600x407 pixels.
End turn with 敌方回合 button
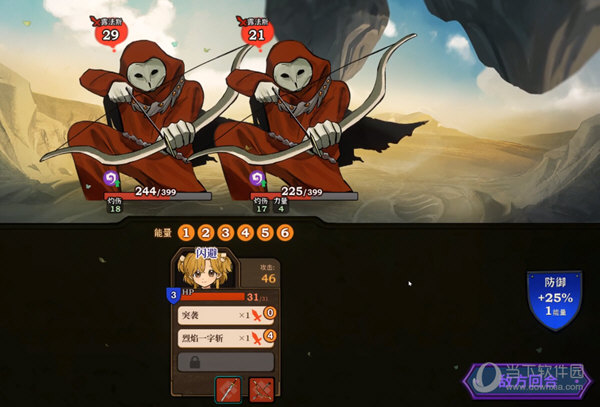click(x=528, y=380)
